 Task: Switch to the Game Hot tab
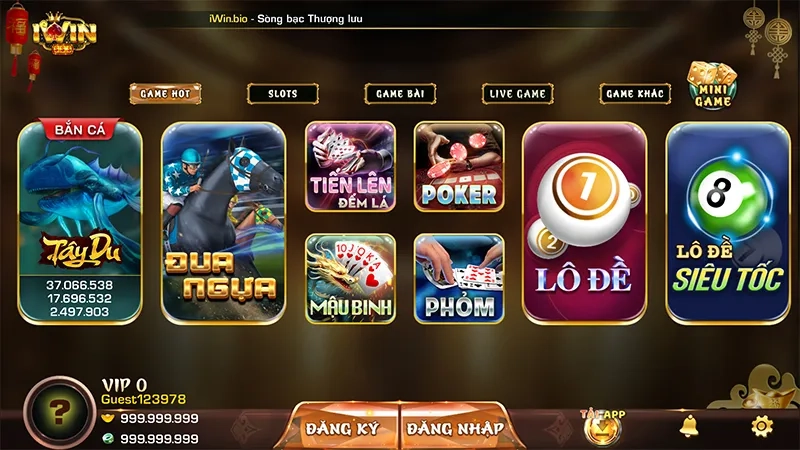(166, 93)
